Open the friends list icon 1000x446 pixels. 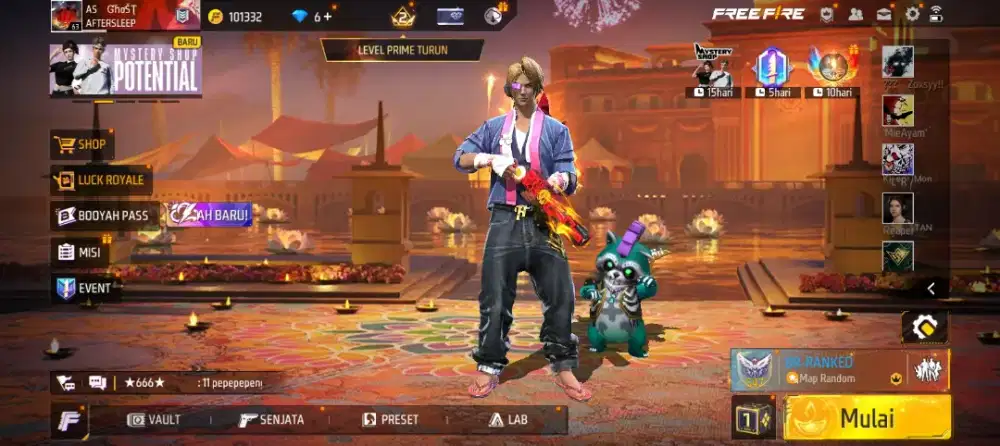[856, 14]
